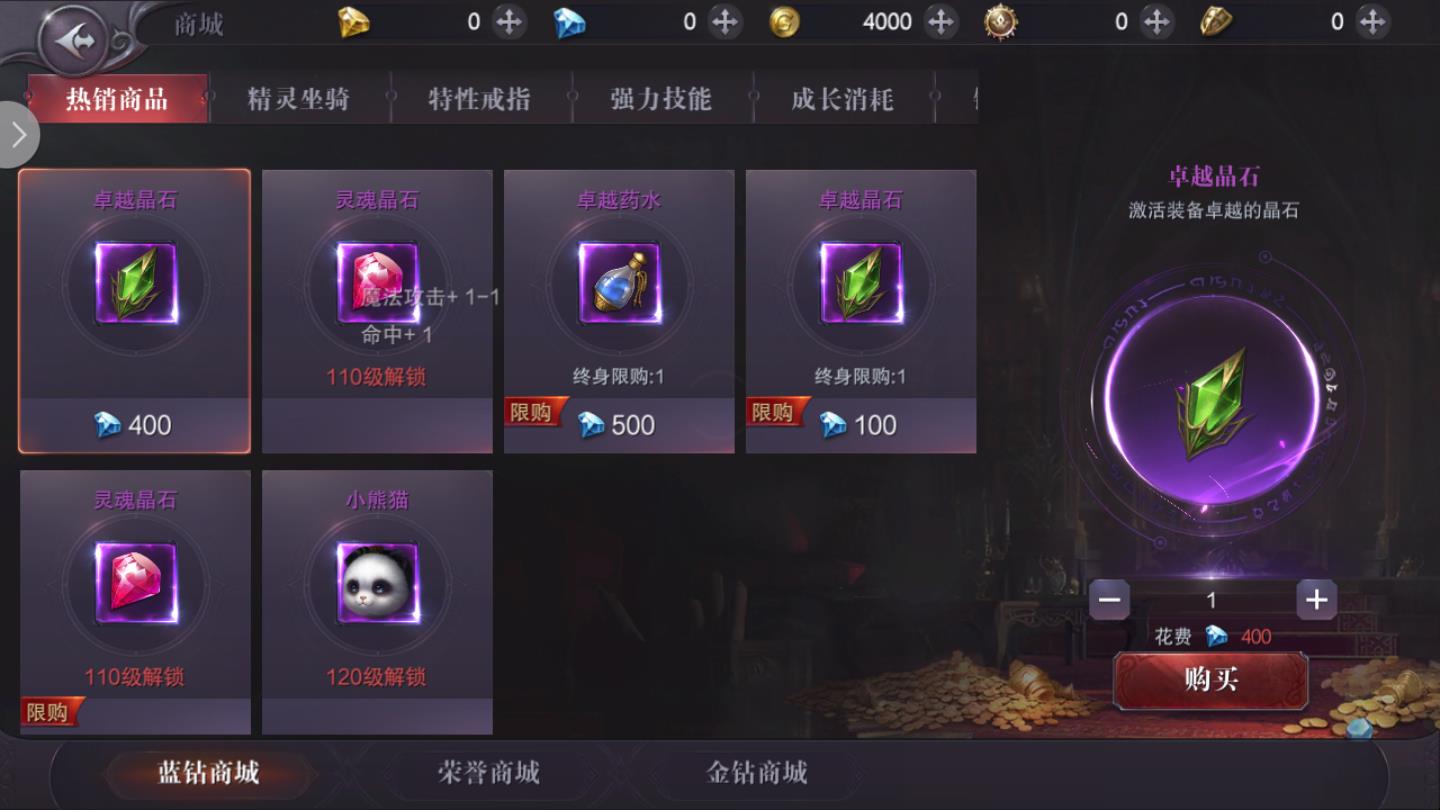
Task: Switch to the 荣誉商城 shop
Action: (x=489, y=772)
